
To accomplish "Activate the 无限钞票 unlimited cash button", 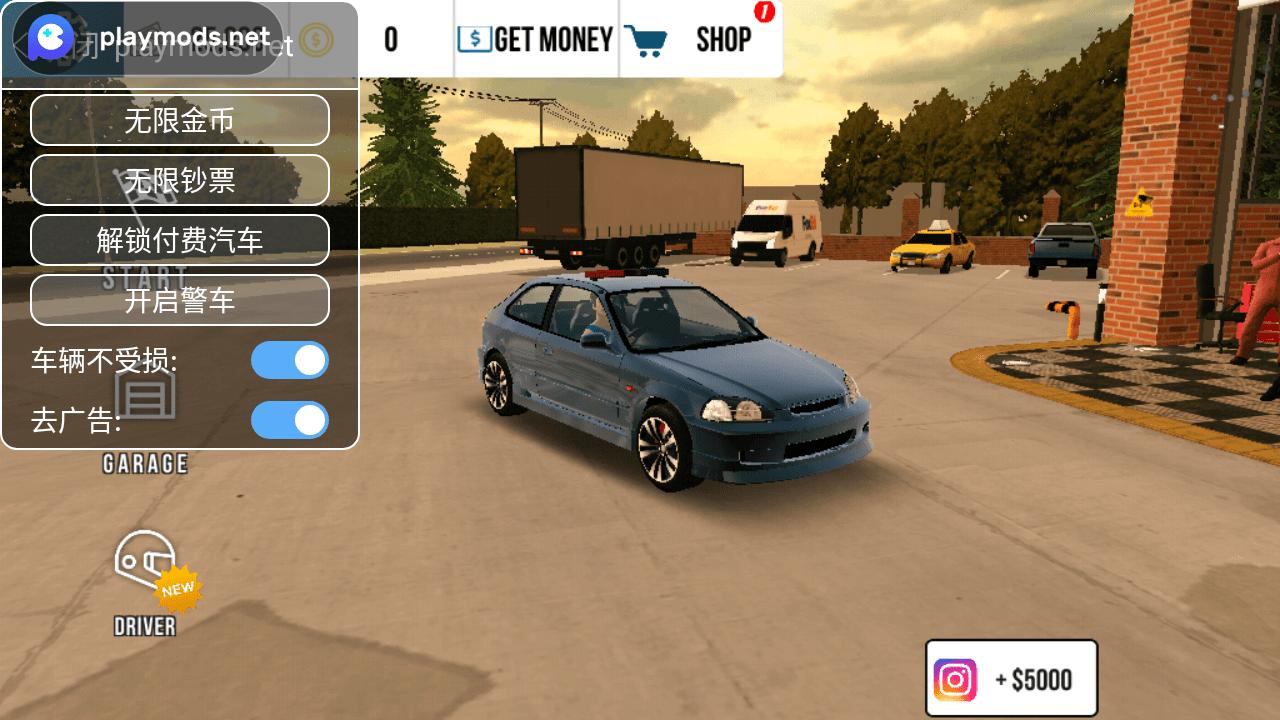I will coord(180,180).
